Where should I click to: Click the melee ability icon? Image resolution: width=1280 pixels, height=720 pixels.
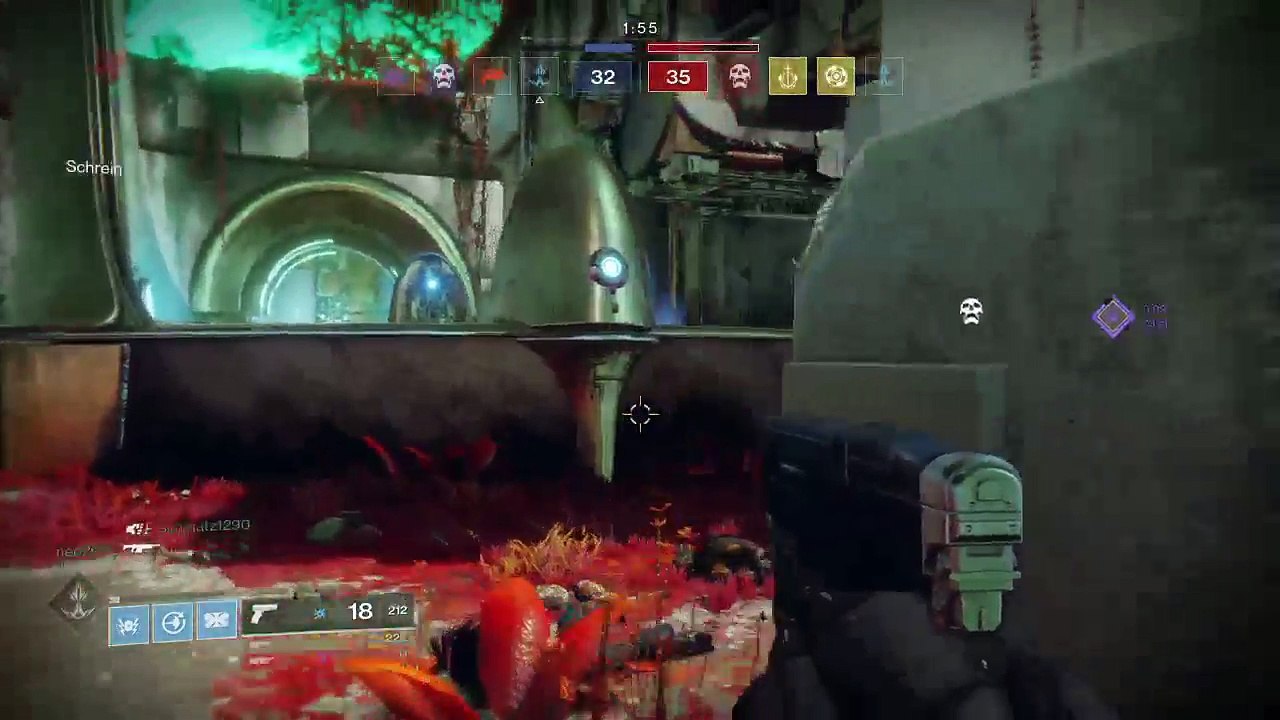pyautogui.click(x=217, y=621)
